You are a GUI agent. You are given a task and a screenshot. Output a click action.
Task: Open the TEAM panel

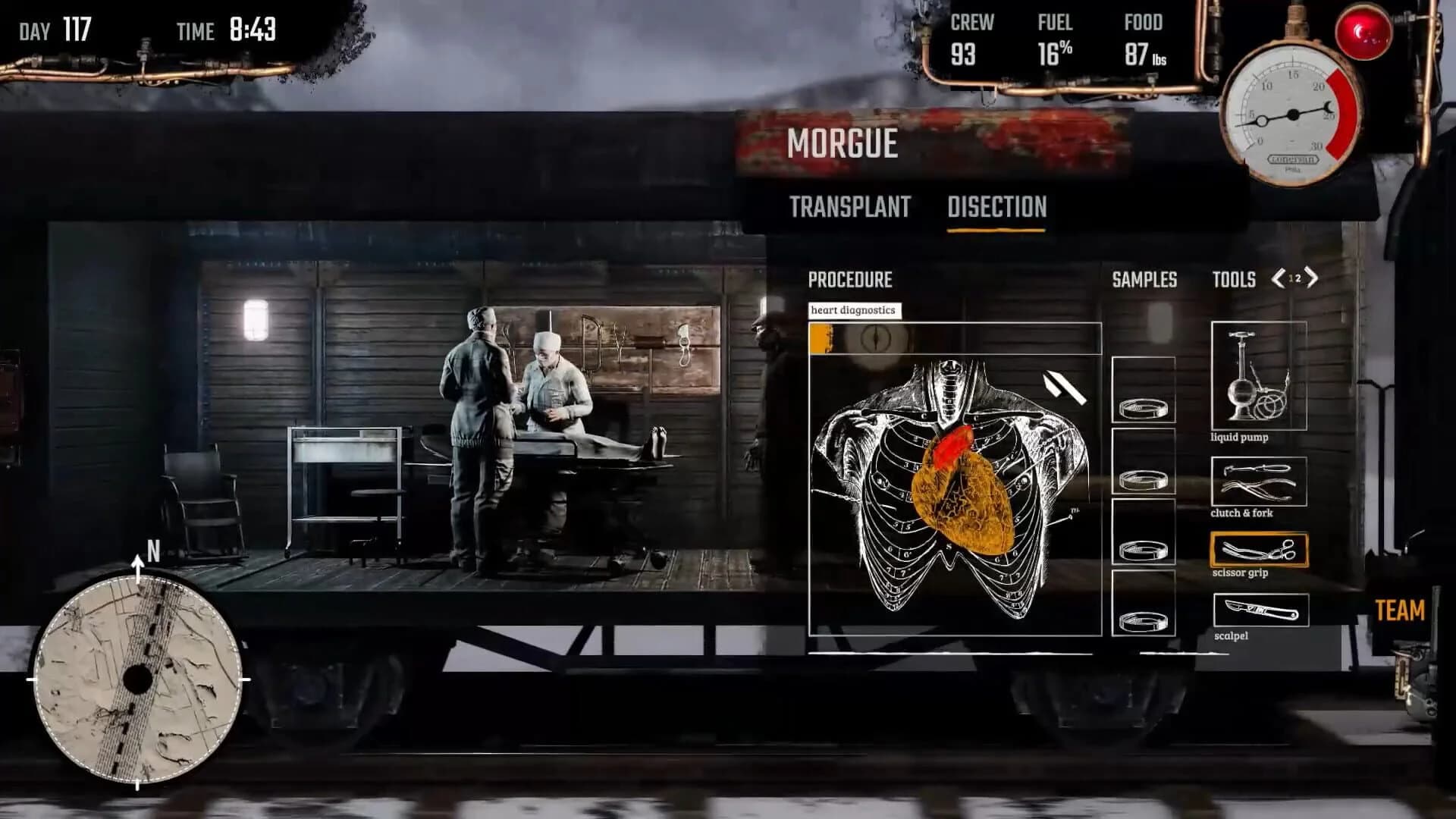pos(1402,610)
